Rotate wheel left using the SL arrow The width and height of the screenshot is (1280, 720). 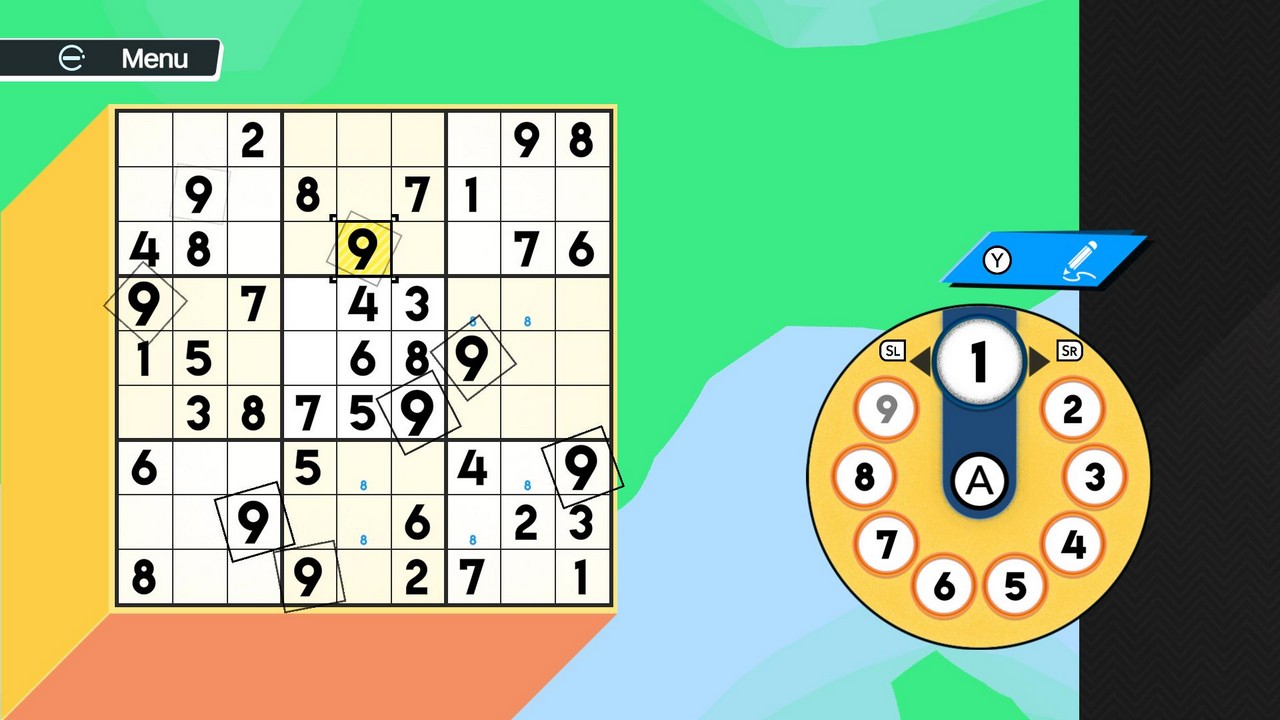click(894, 350)
